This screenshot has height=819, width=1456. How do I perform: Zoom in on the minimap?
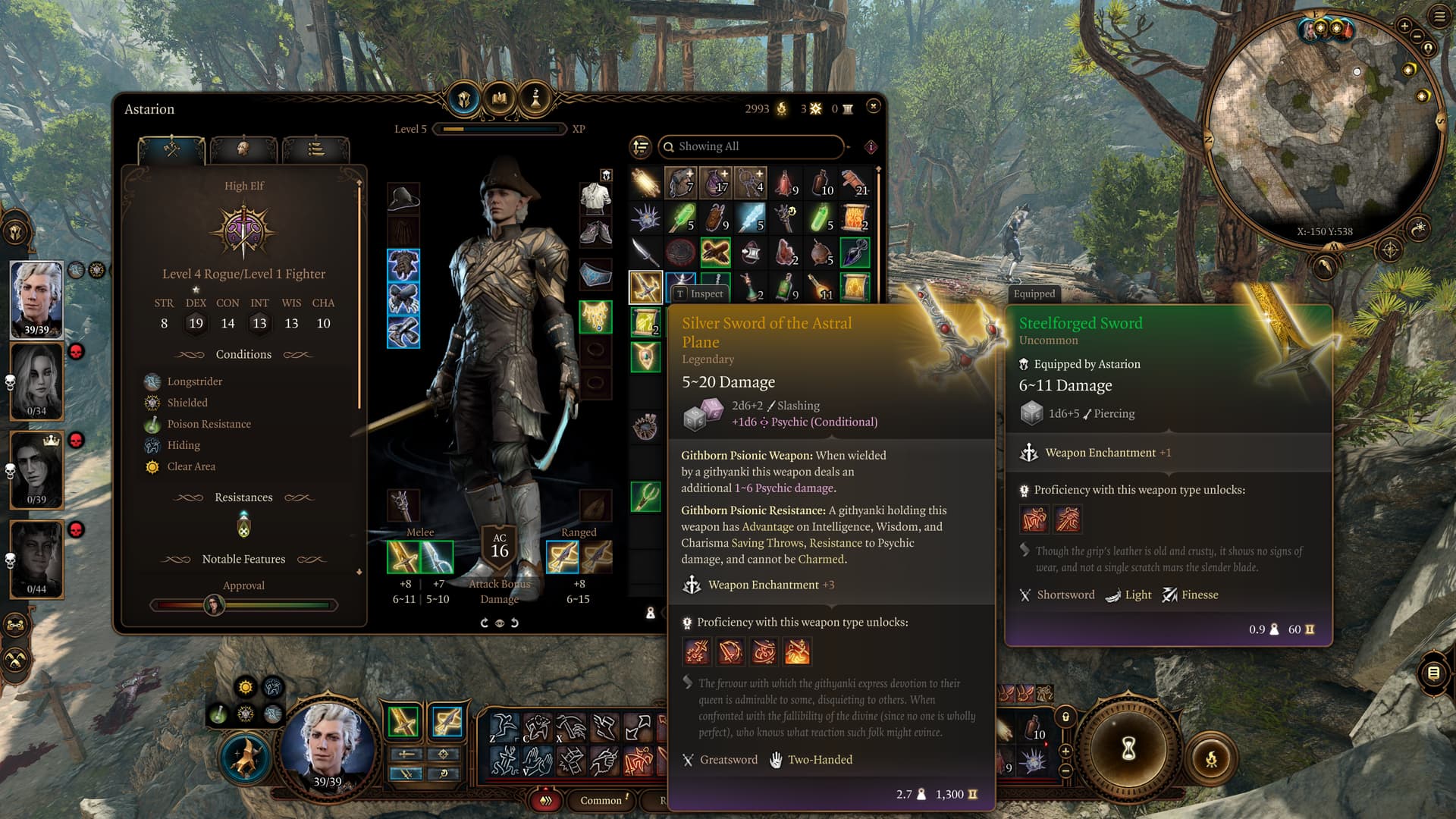click(x=1404, y=27)
